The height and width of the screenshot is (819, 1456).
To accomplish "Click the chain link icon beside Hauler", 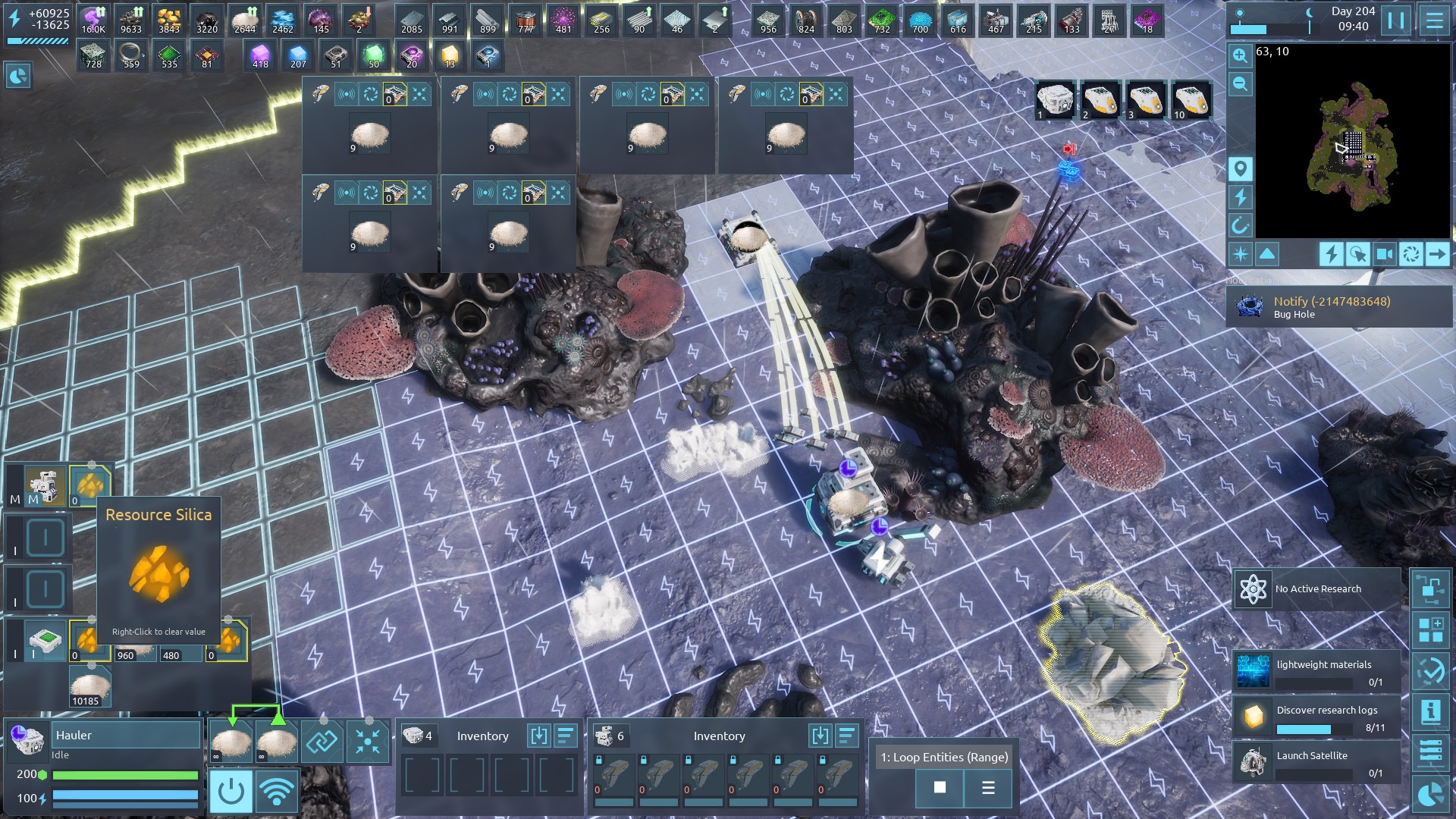I will [x=322, y=741].
